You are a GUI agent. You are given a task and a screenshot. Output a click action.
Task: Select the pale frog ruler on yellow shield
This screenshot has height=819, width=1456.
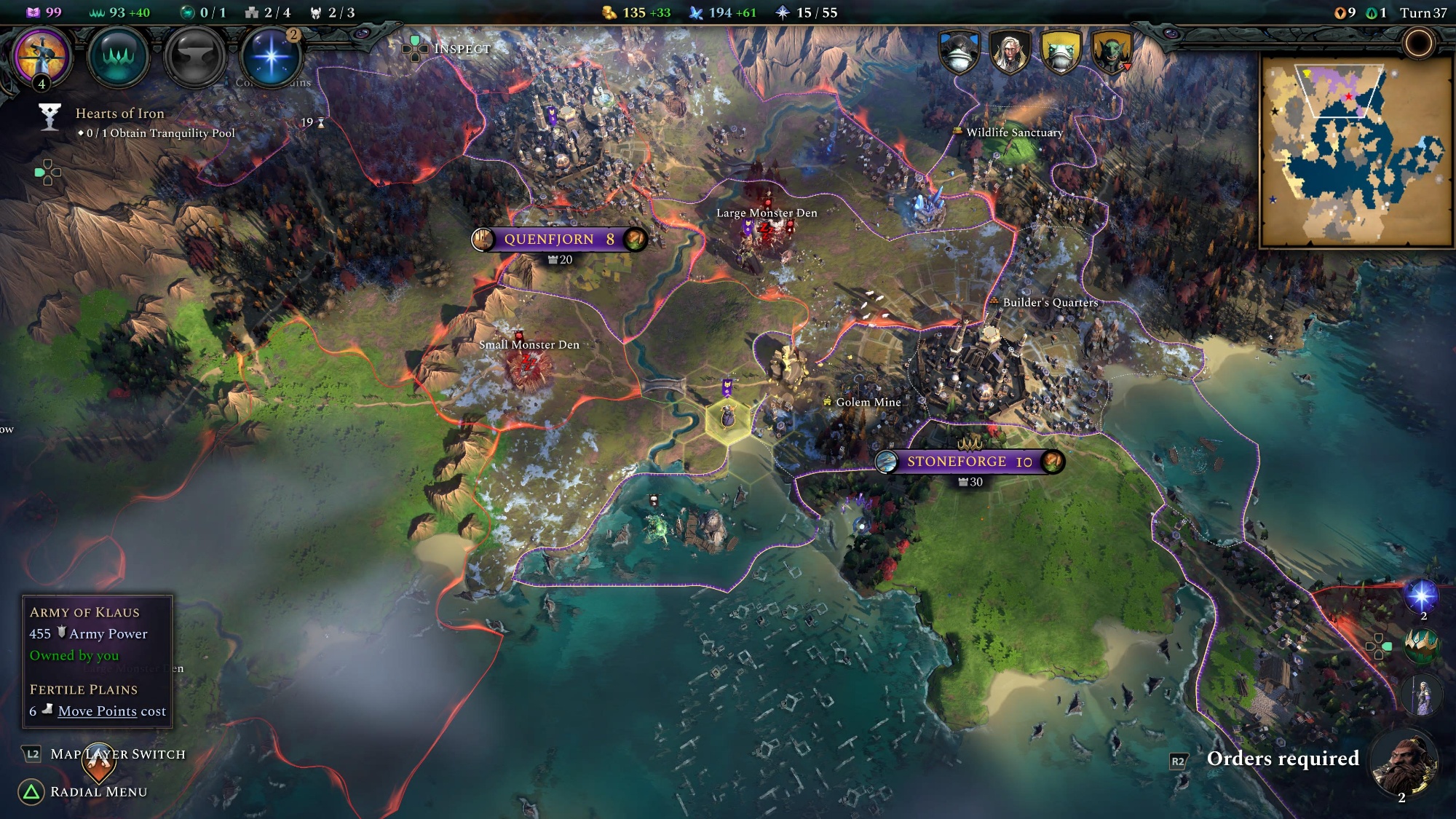click(x=1061, y=51)
